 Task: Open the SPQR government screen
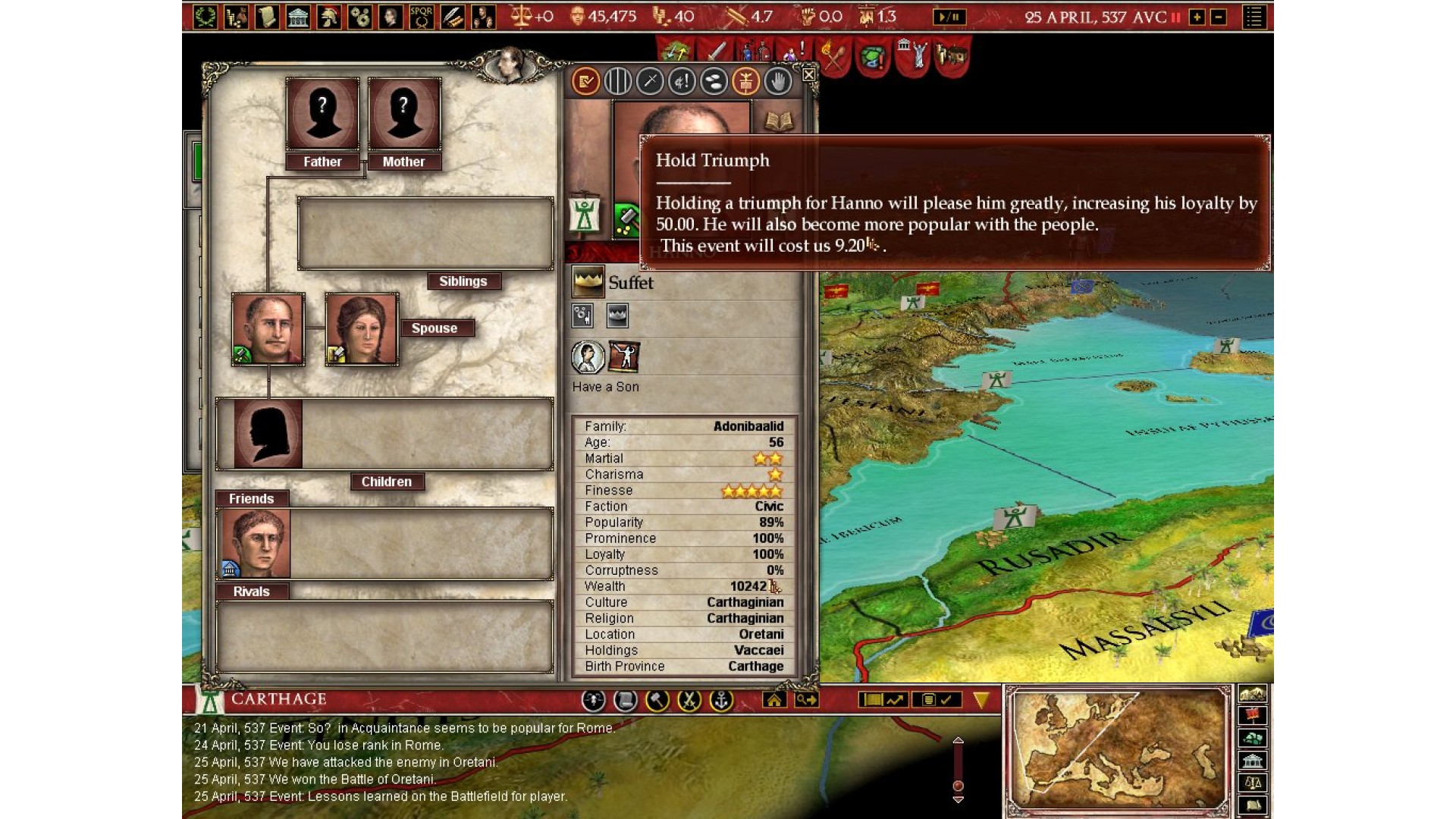tap(422, 17)
